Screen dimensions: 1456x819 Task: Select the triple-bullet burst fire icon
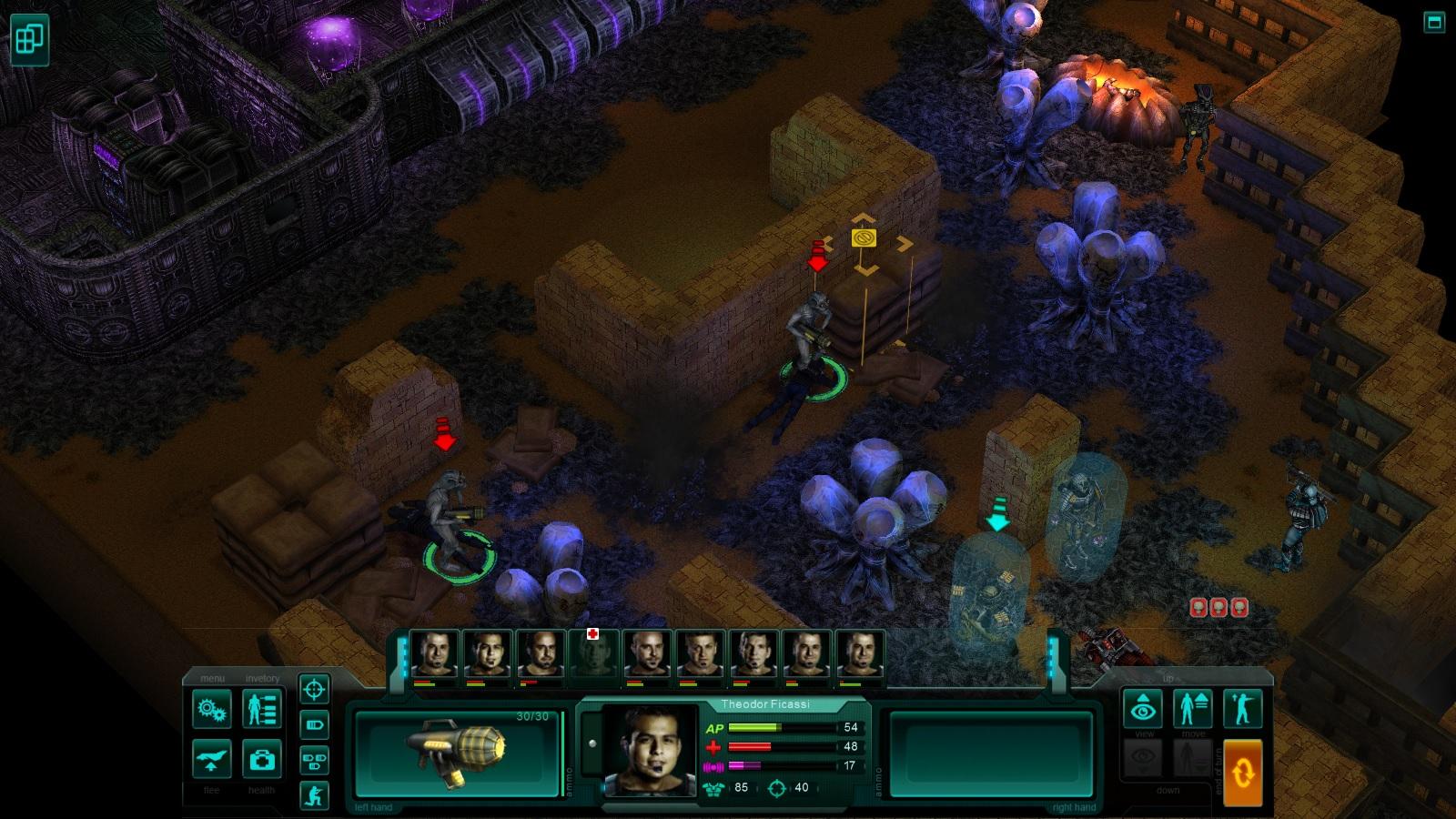(314, 762)
